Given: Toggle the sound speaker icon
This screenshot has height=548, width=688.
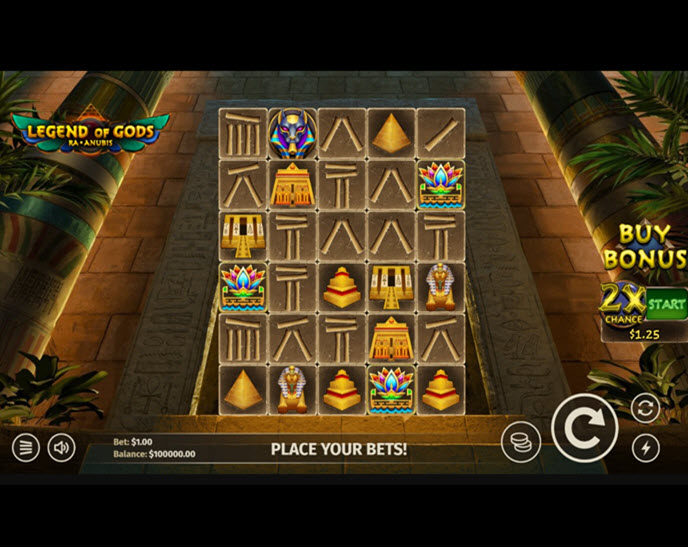Looking at the screenshot, I should click(x=62, y=447).
